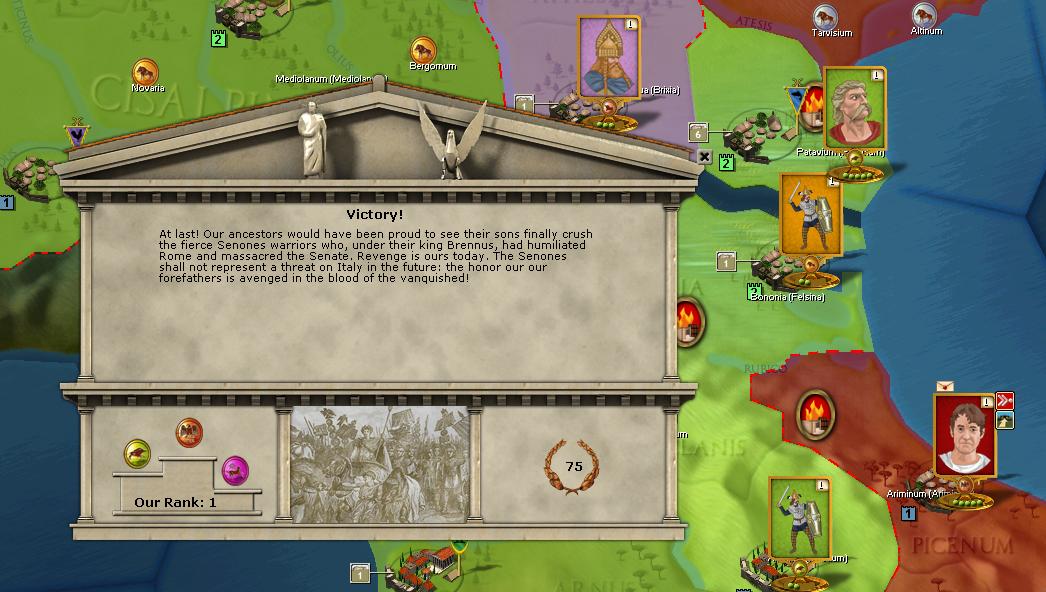
Task: Click the Novaria city marker
Action: point(146,72)
